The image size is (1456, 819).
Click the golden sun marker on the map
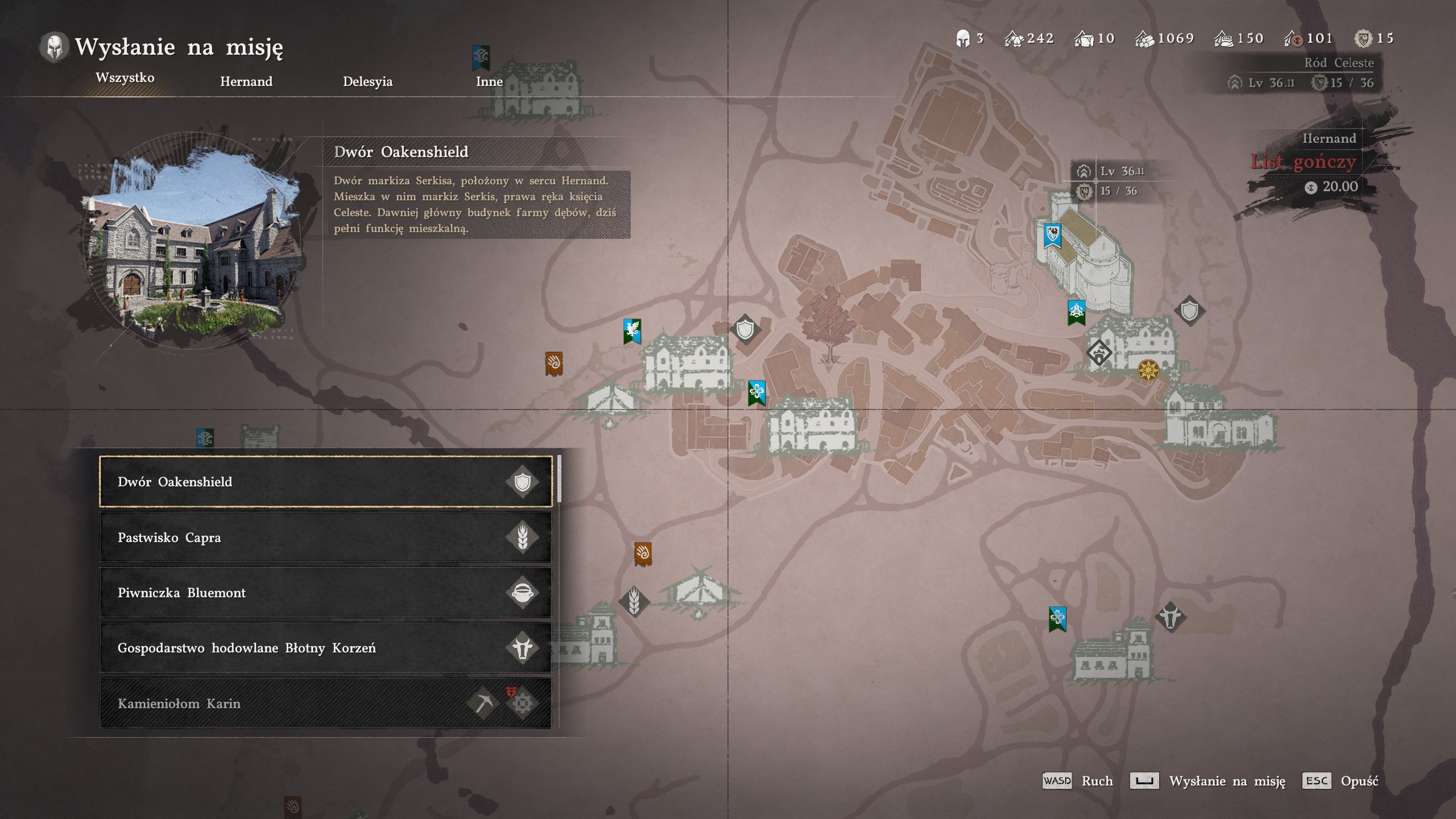point(1148,370)
